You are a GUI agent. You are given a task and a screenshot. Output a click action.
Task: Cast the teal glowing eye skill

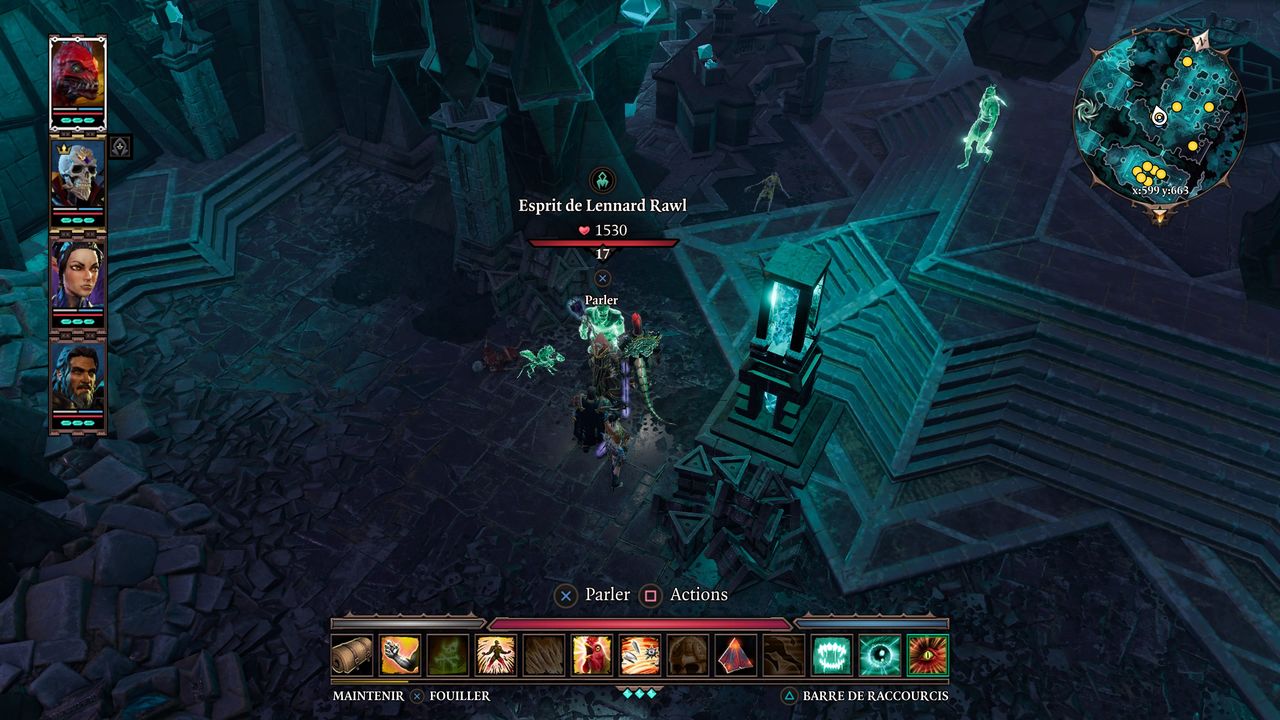[880, 655]
